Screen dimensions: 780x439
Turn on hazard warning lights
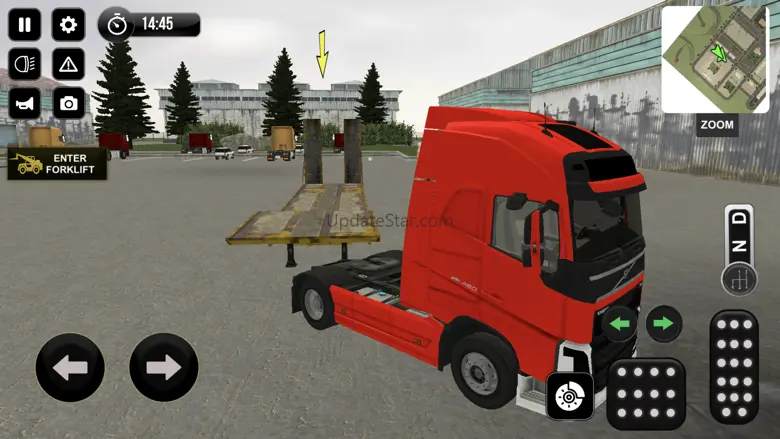point(68,64)
